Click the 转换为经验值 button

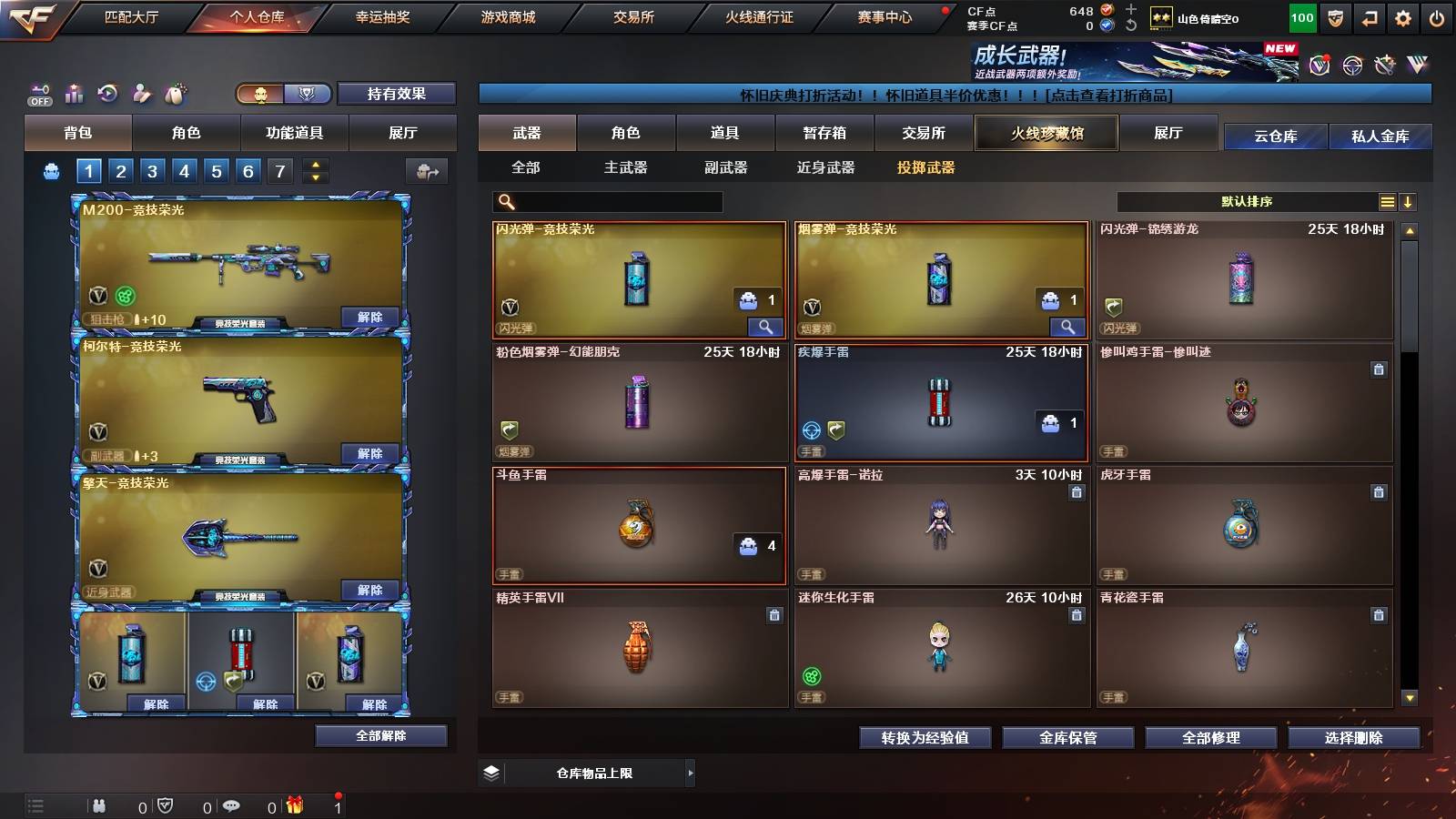tap(924, 738)
